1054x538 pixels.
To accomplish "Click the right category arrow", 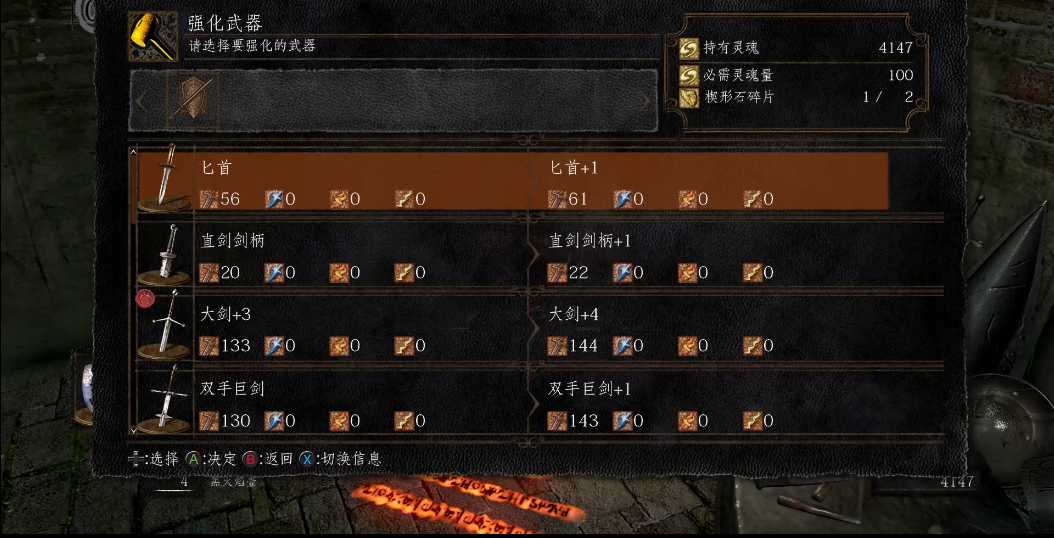I will [x=645, y=101].
